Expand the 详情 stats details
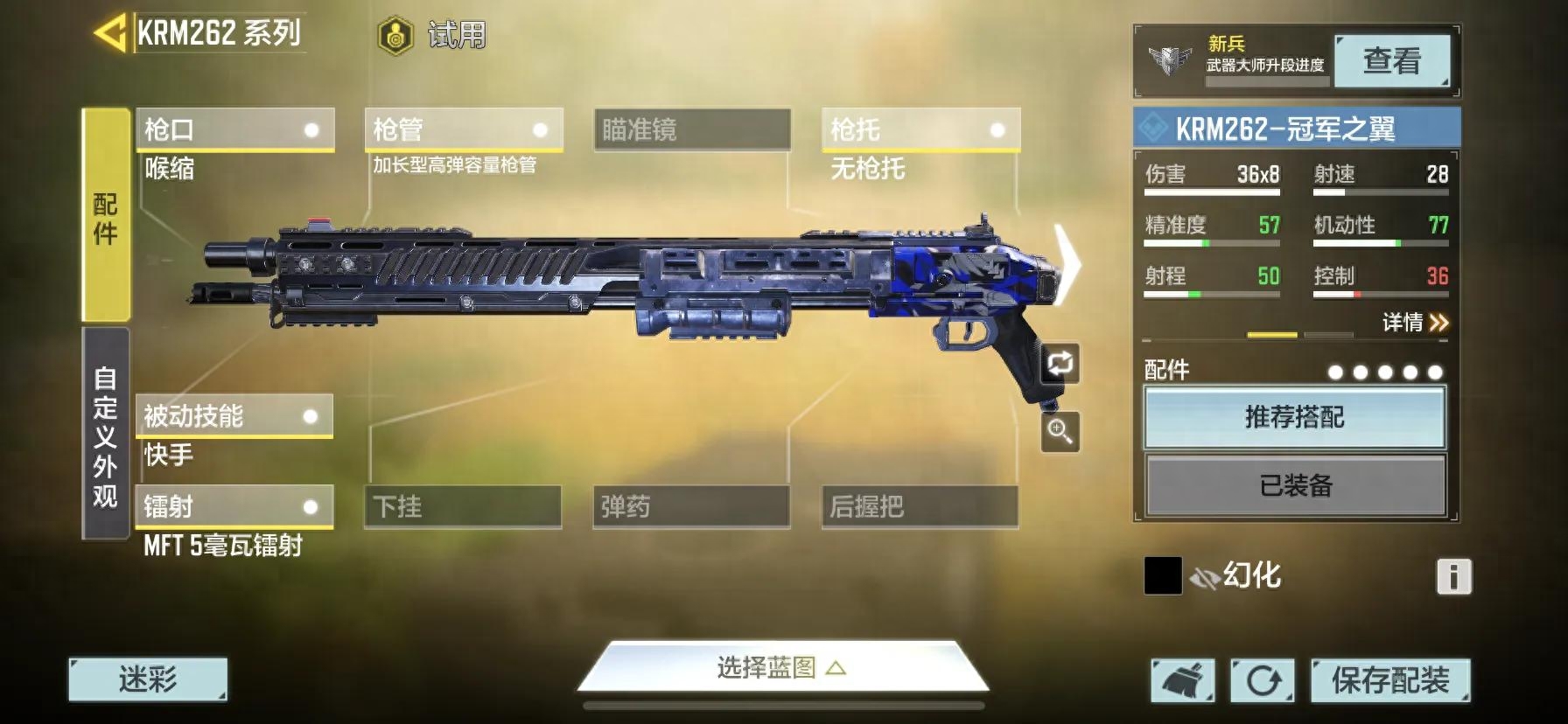Viewport: 1568px width, 724px height. click(x=1415, y=323)
